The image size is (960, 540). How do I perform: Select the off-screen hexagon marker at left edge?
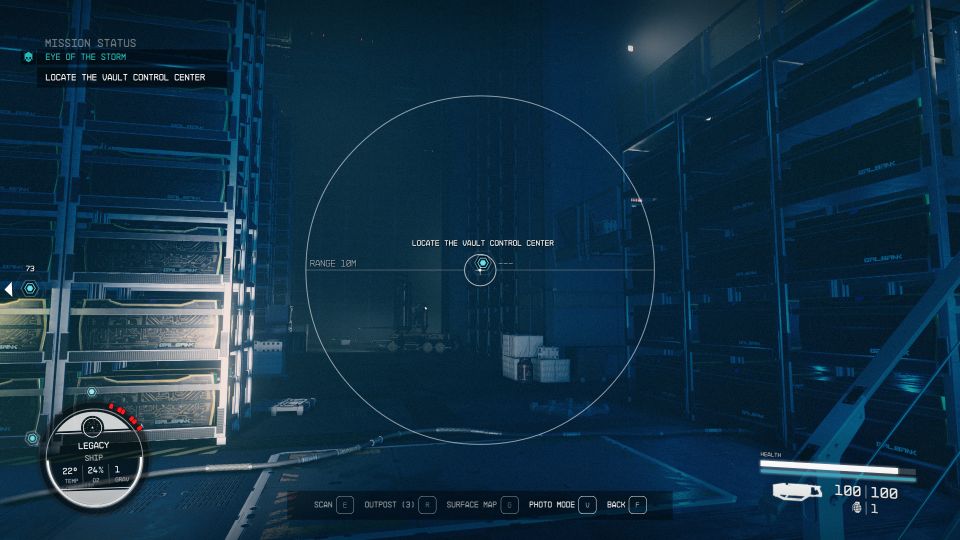click(29, 289)
